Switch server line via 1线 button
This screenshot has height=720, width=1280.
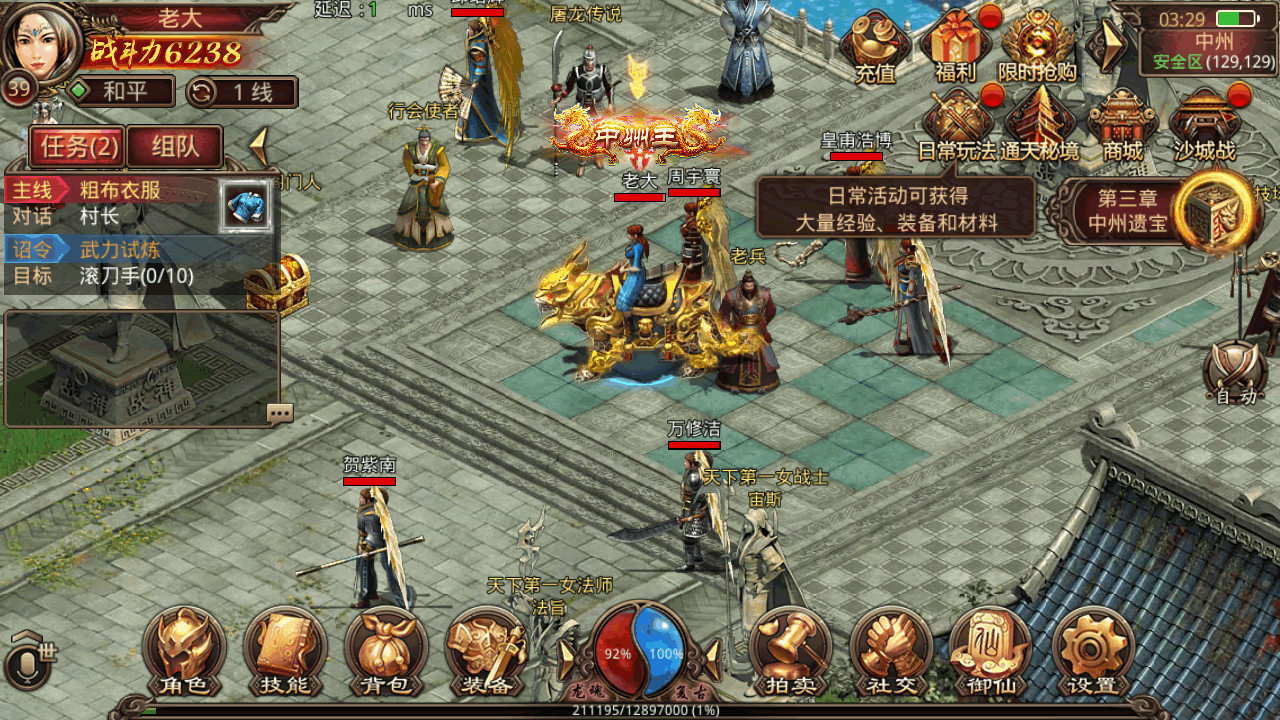click(242, 92)
